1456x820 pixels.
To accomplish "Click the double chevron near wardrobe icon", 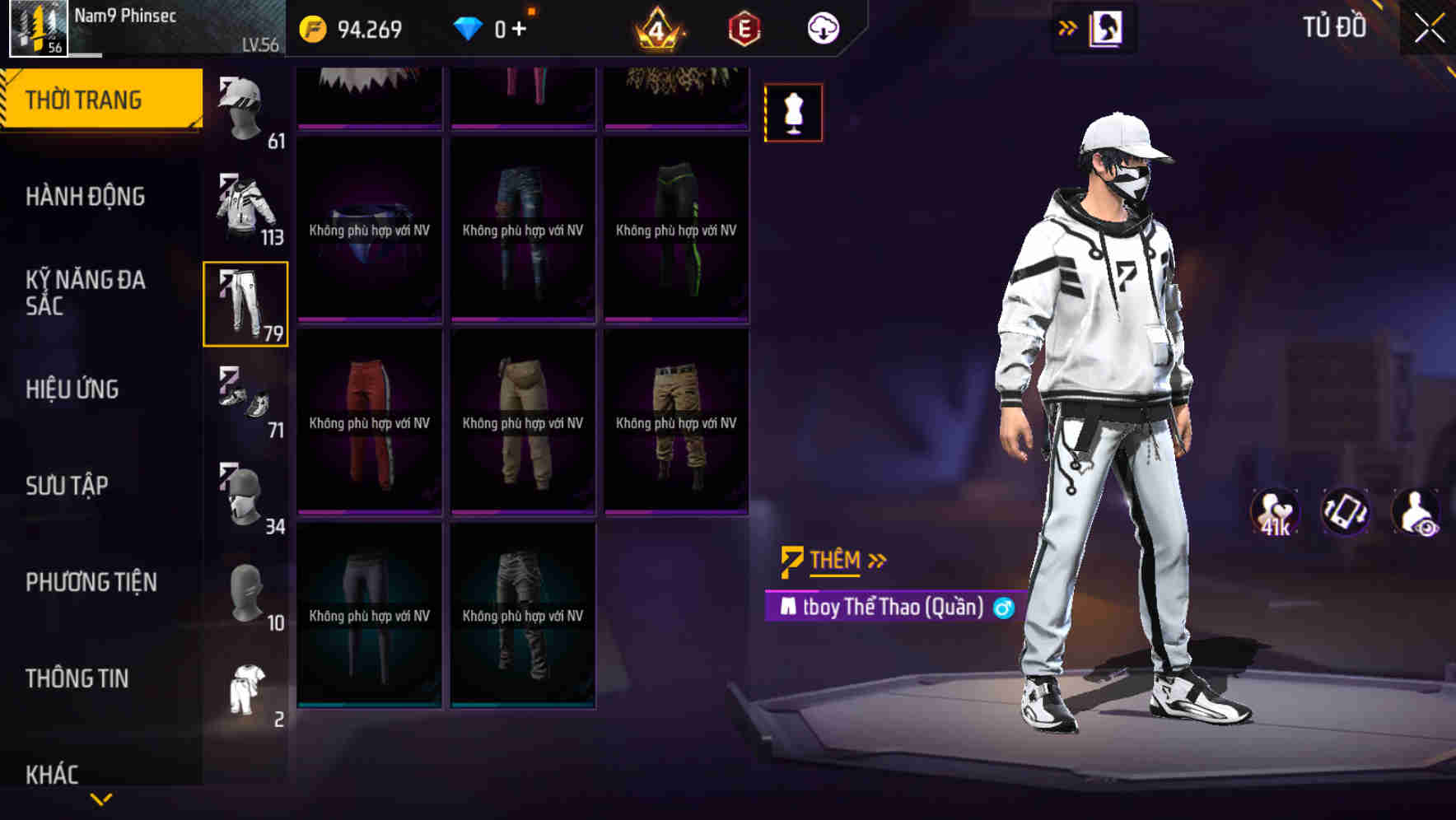I will pyautogui.click(x=1066, y=27).
